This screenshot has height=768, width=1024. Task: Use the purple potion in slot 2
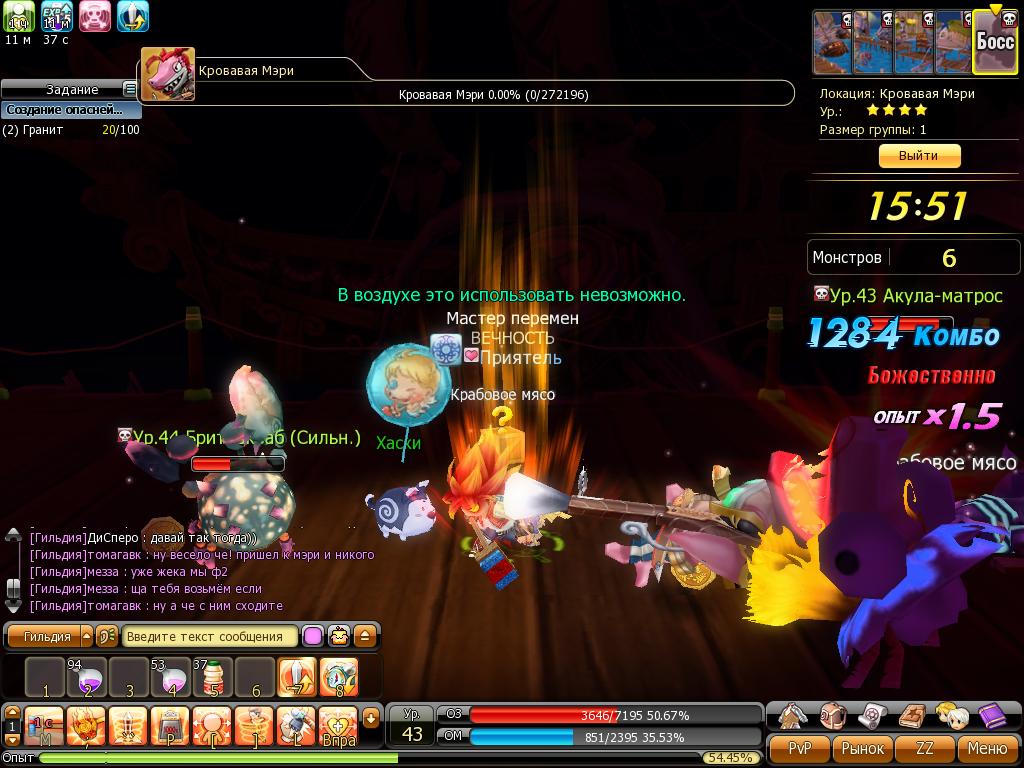[x=87, y=678]
